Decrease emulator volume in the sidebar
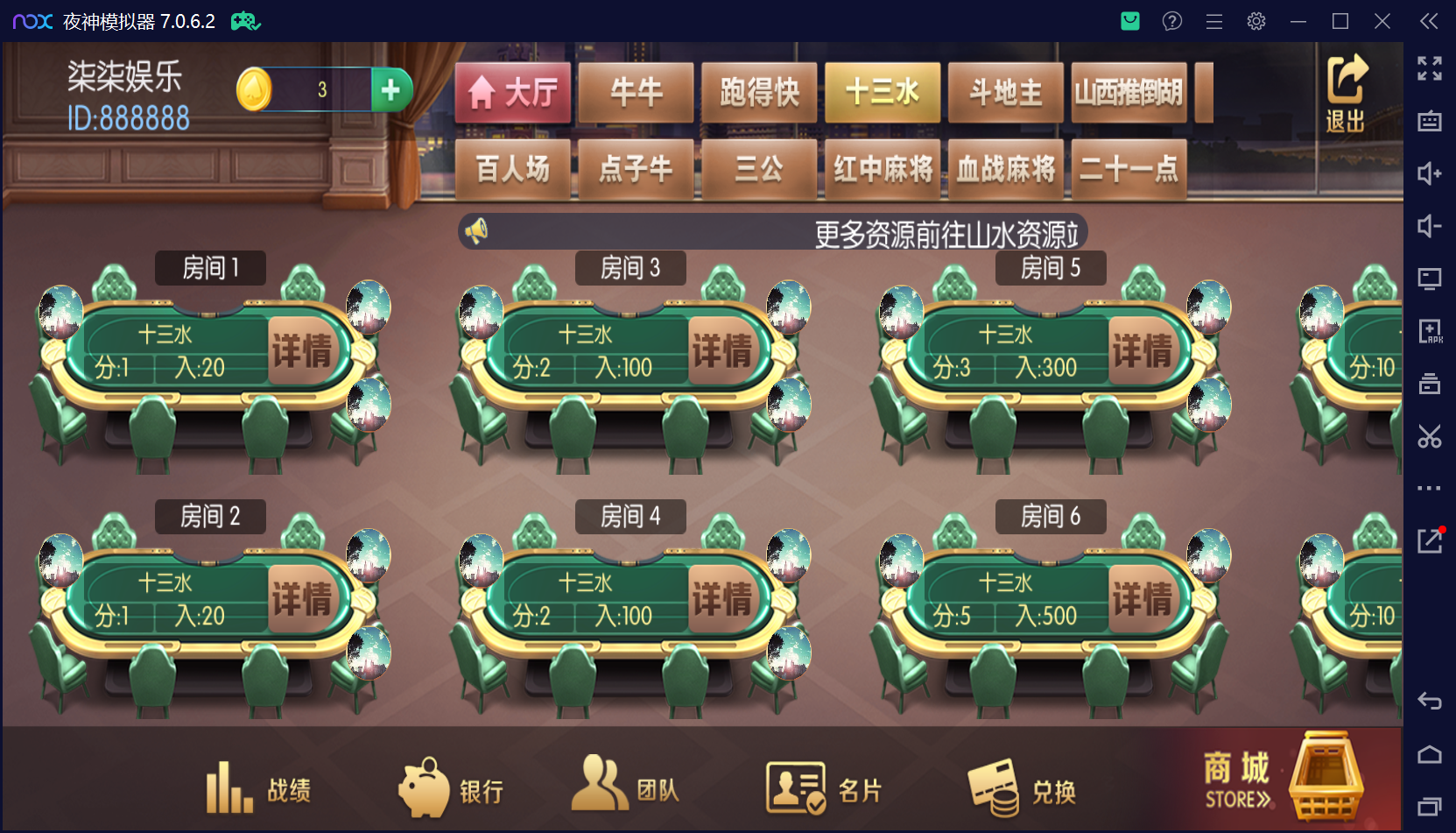 coord(1430,226)
